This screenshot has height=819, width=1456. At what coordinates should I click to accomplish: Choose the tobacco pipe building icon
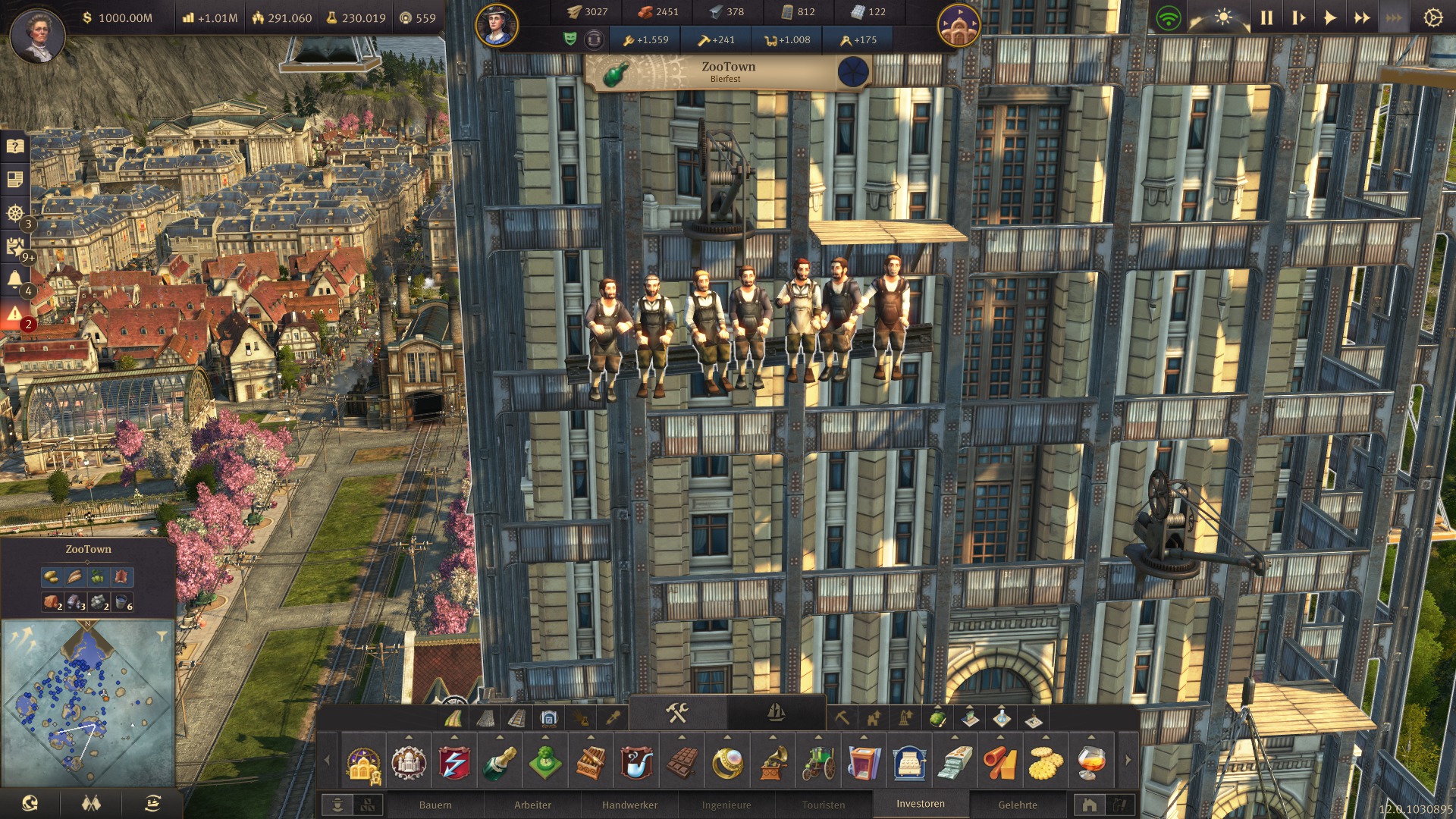(636, 762)
